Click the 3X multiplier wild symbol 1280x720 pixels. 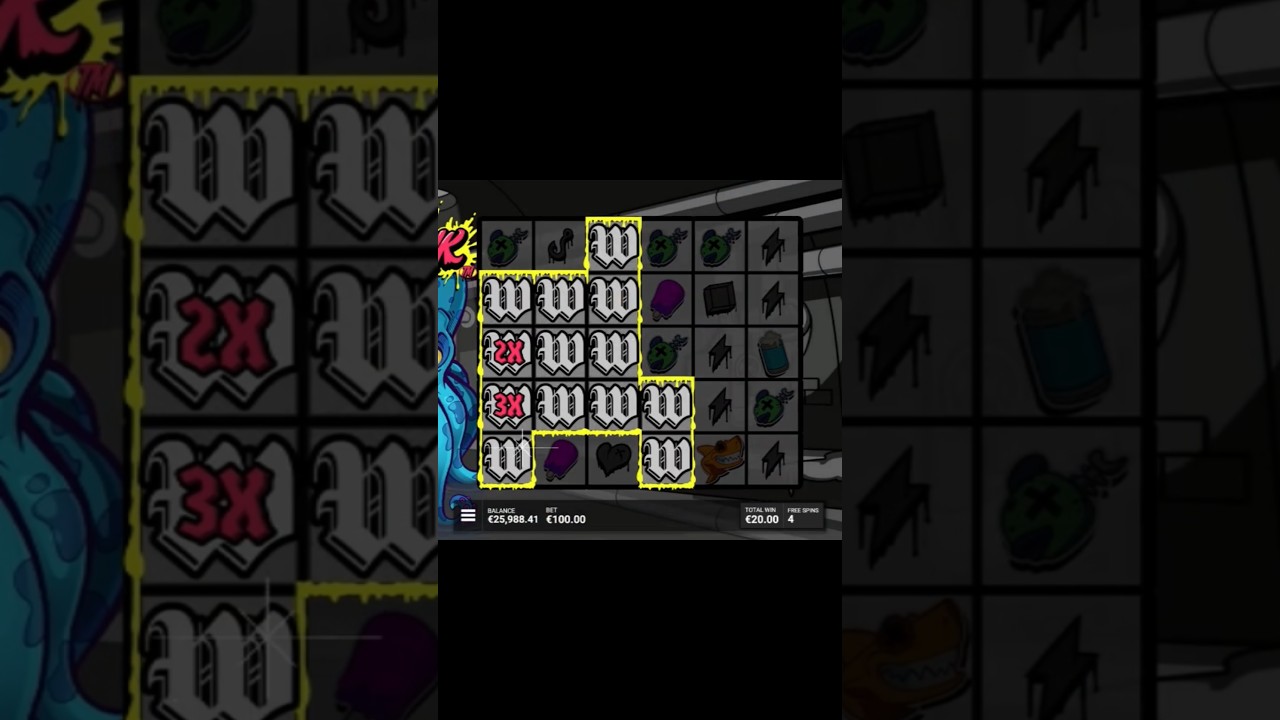[x=505, y=402]
